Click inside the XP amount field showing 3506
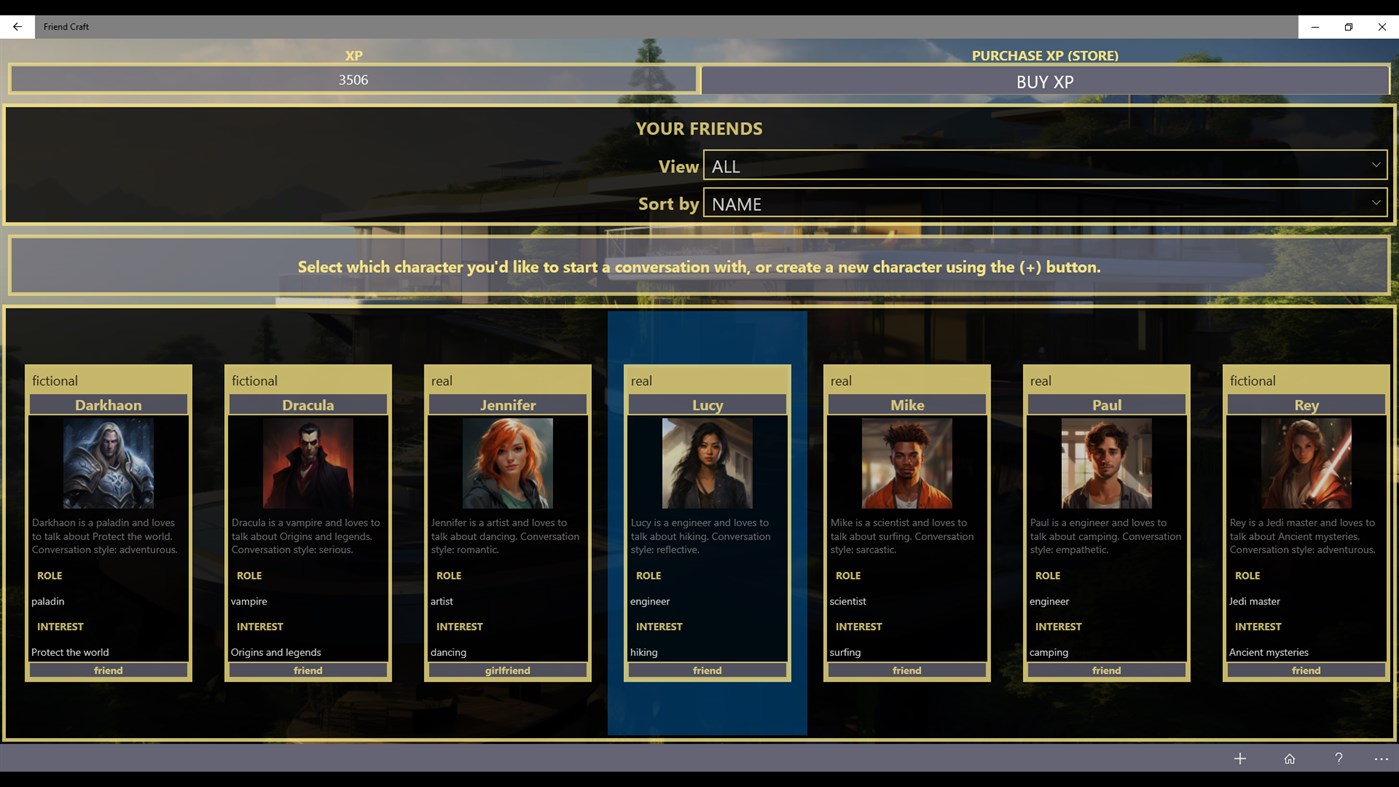 pos(353,78)
